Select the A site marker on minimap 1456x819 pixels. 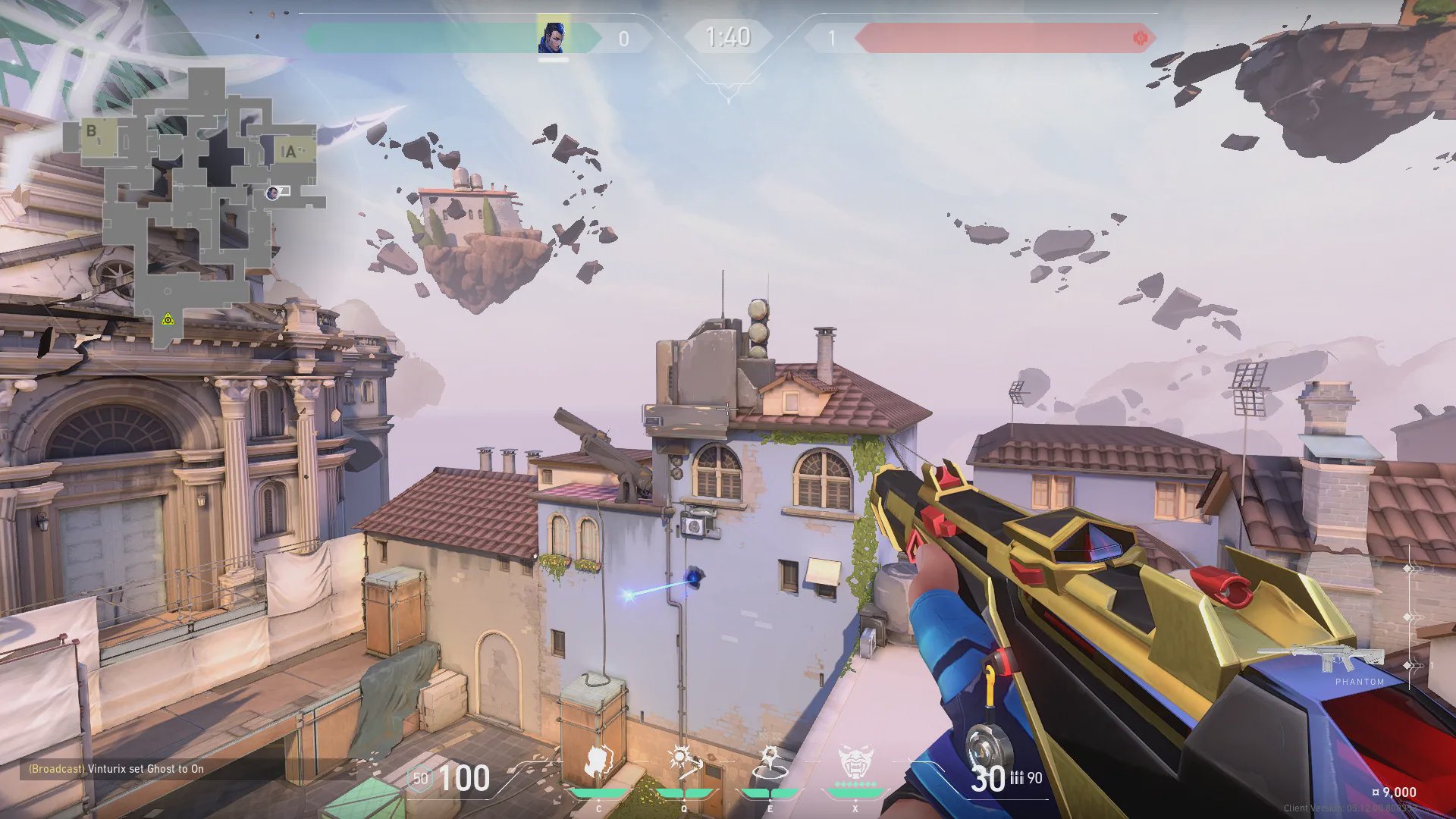click(290, 152)
